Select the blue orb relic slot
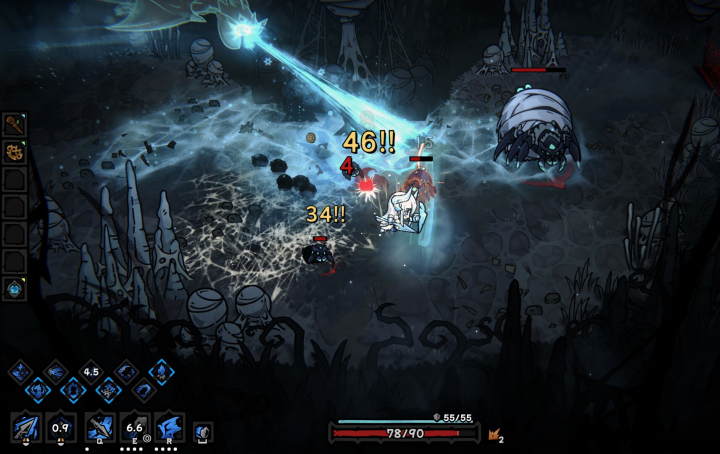 pyautogui.click(x=14, y=288)
